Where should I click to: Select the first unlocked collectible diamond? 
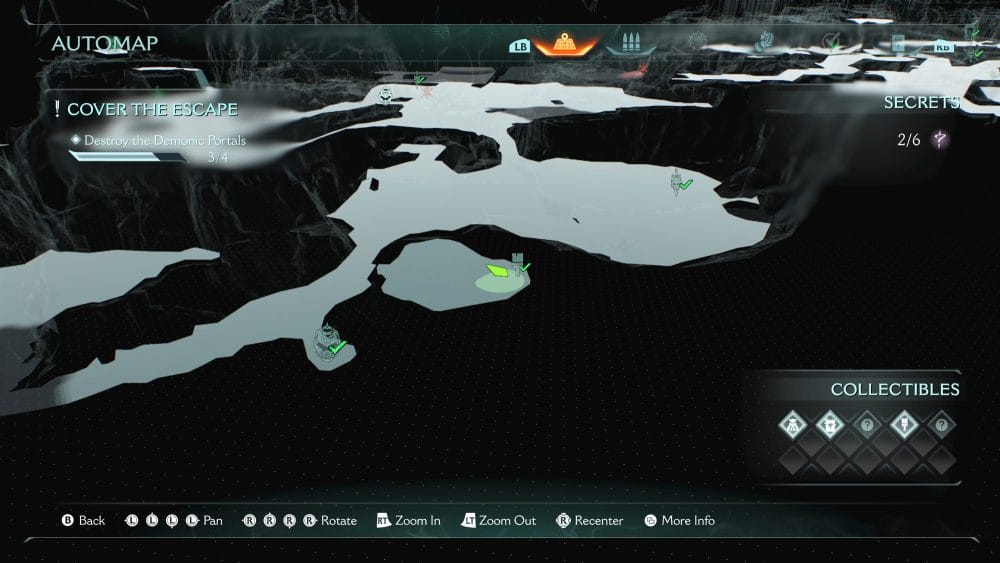click(793, 424)
